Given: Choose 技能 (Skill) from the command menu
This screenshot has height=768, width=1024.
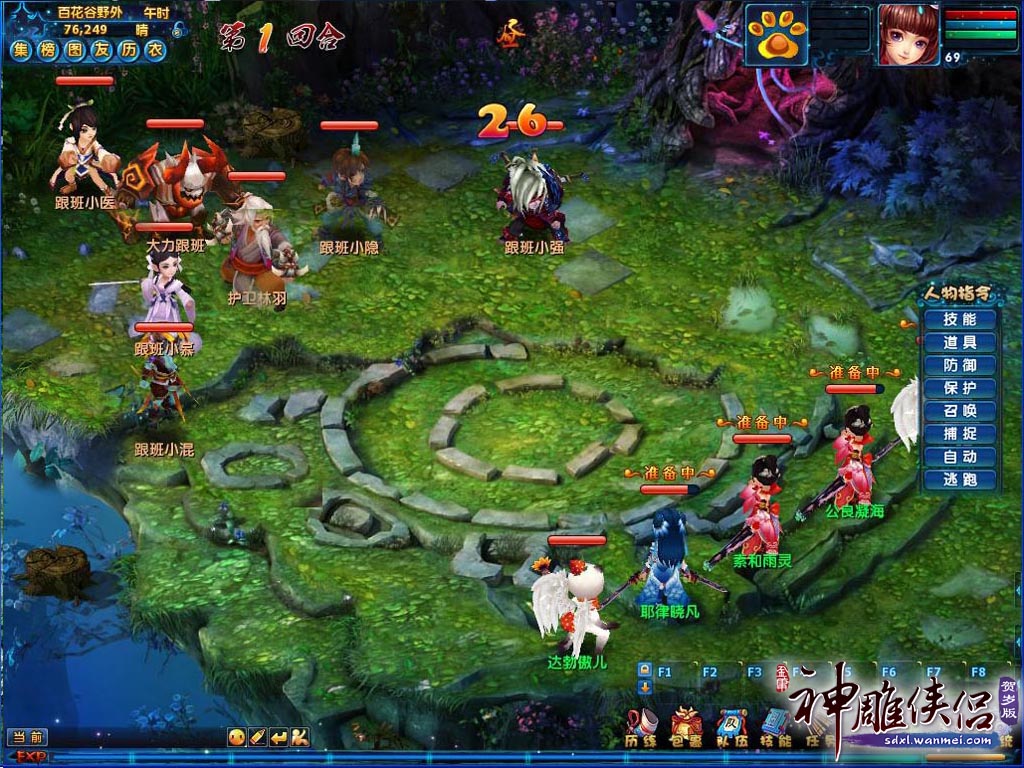Looking at the screenshot, I should tap(957, 320).
